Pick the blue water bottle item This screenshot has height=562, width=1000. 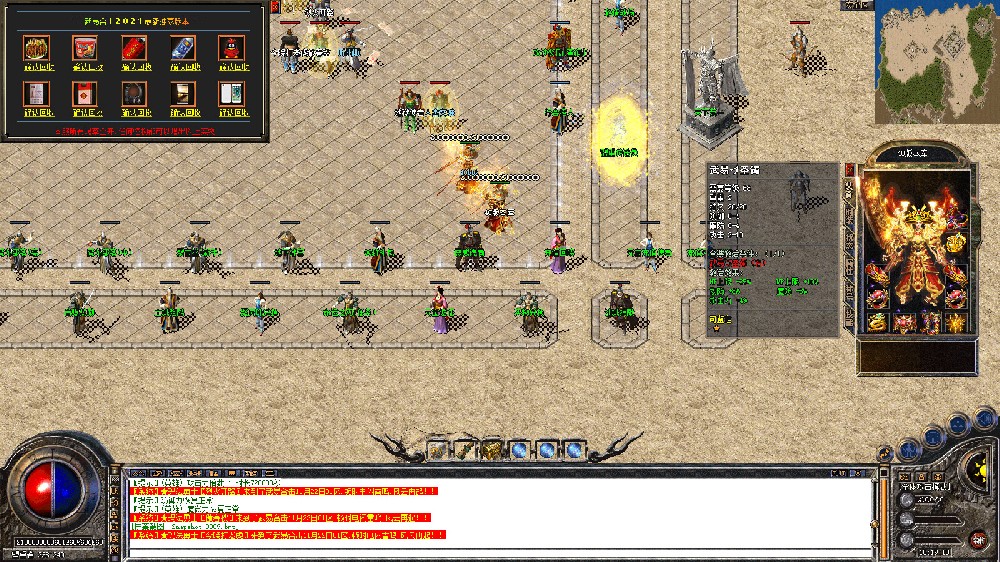point(183,47)
